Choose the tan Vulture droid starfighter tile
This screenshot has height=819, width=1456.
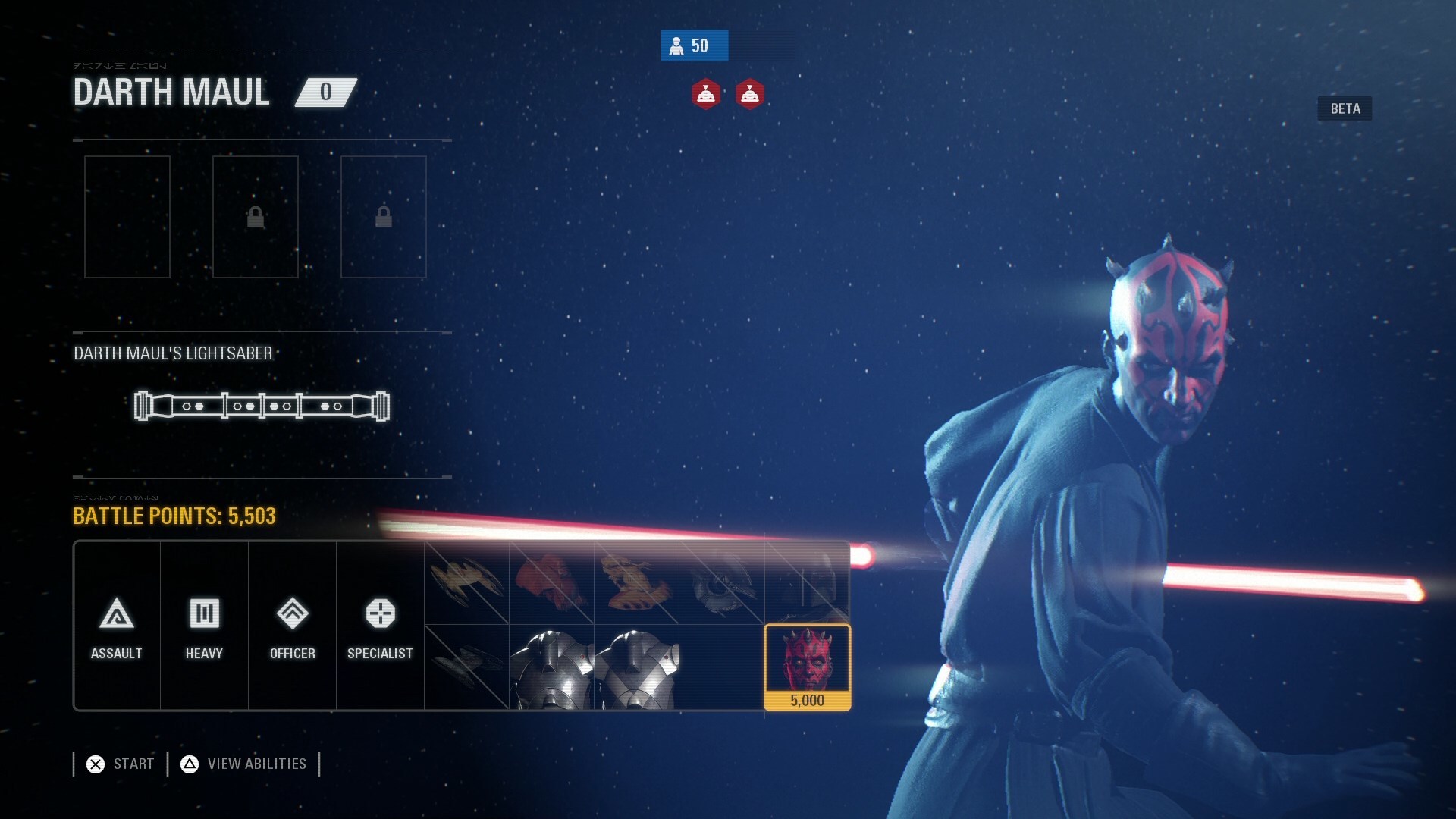point(466,583)
